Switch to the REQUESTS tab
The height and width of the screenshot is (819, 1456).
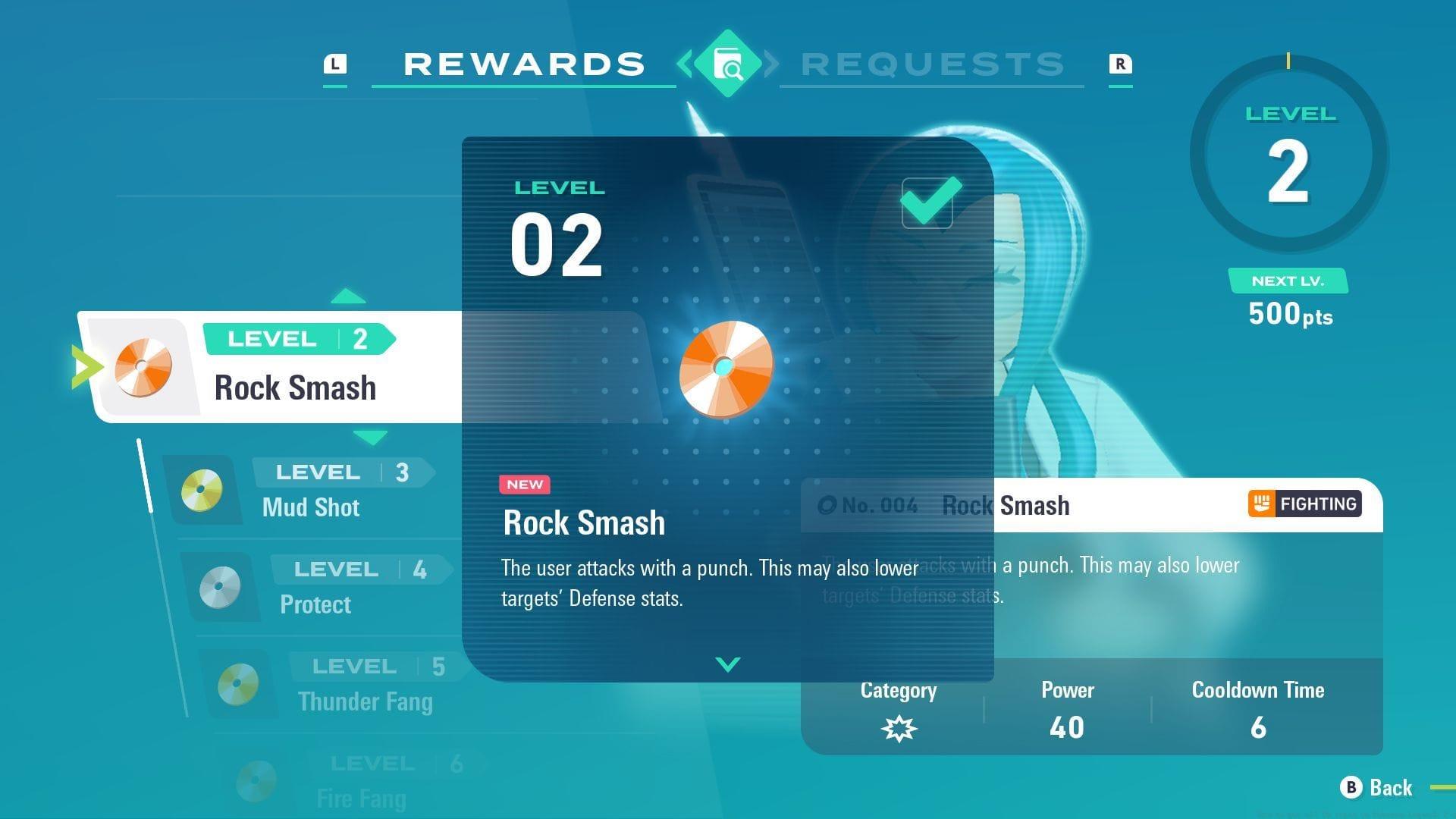click(x=931, y=64)
